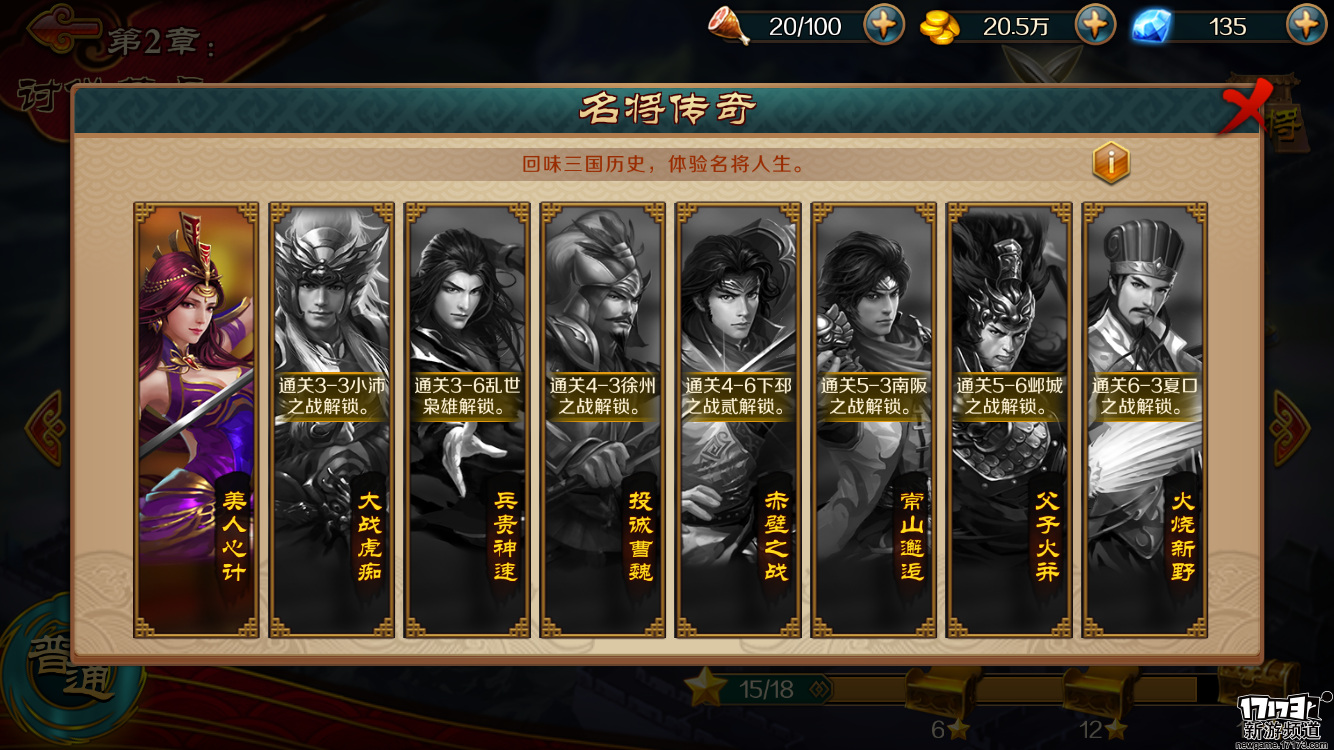Close the 名将传奇 panel with the red X

(x=1243, y=107)
